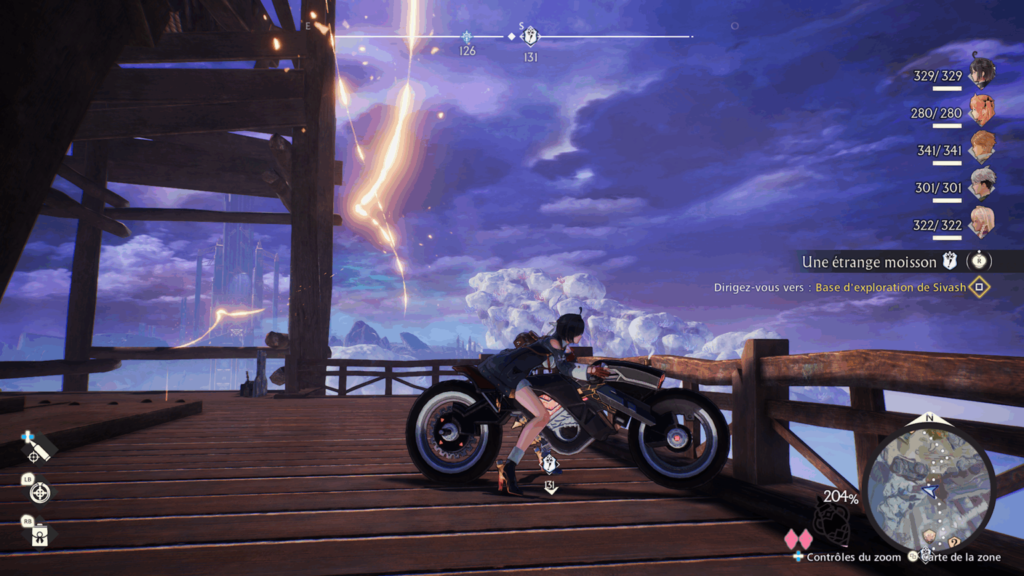Click the question mark marker on minimap

click(x=955, y=542)
